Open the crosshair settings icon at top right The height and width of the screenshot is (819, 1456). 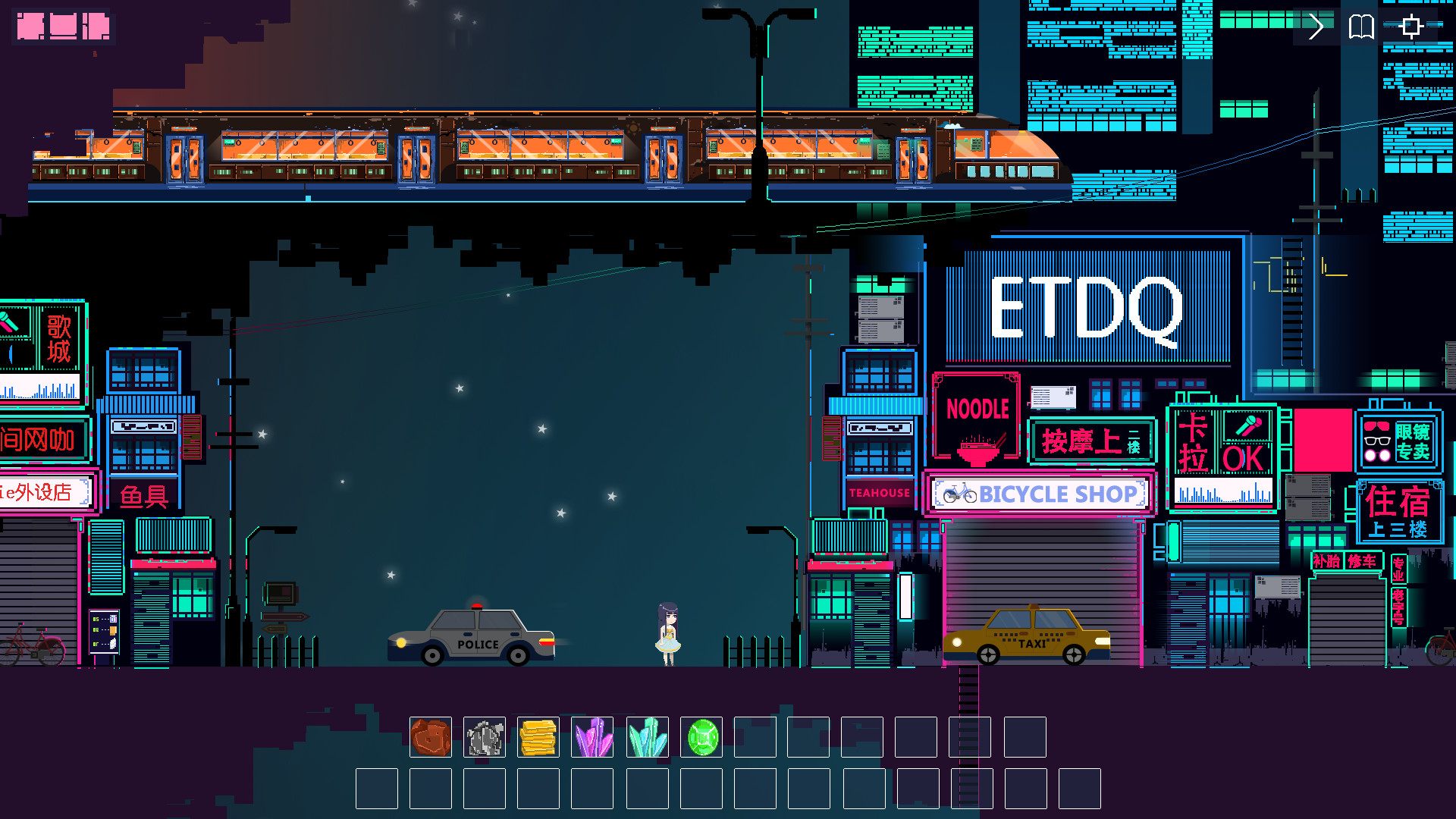point(1410,27)
